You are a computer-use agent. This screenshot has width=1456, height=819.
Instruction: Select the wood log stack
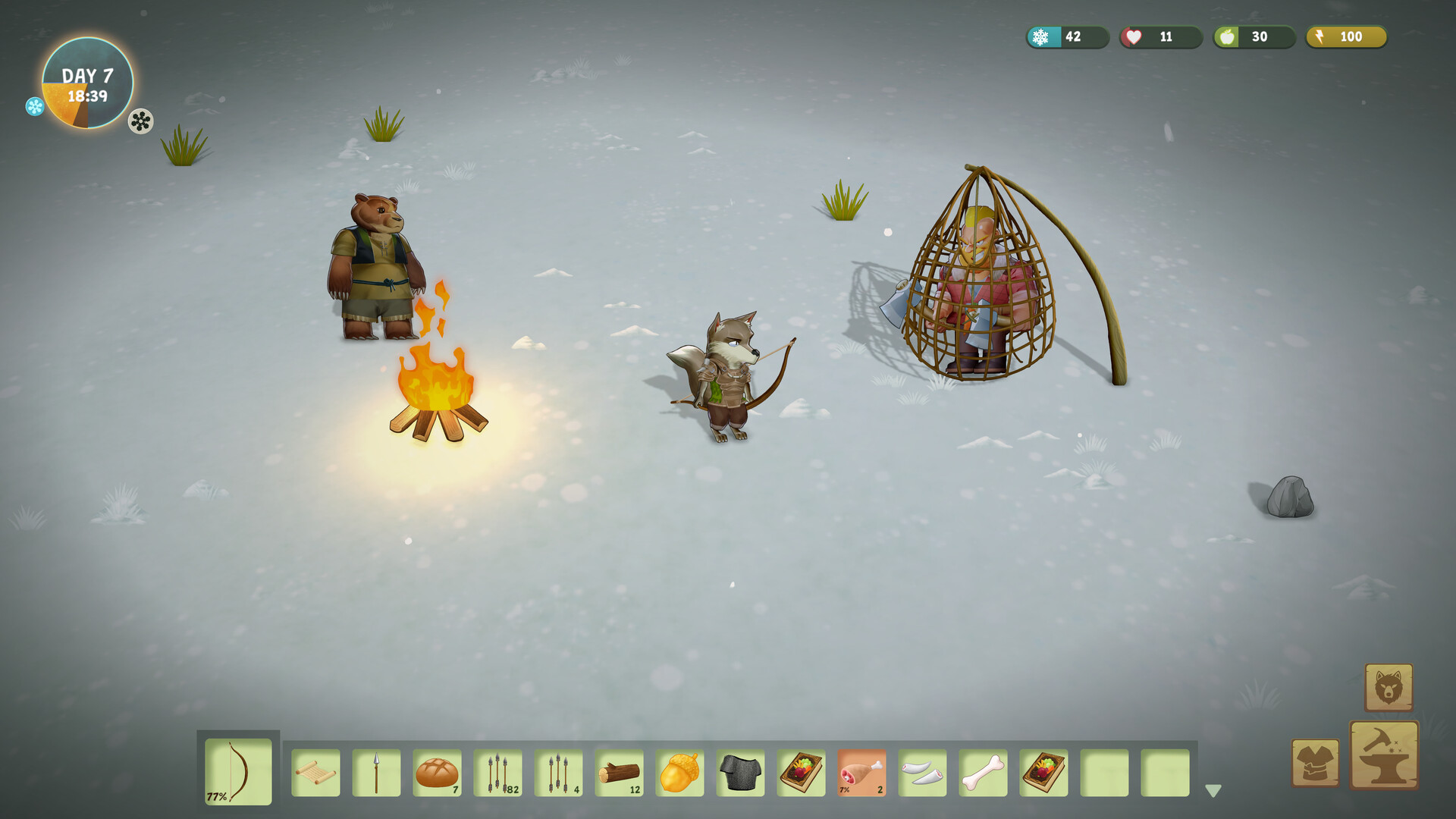pos(619,773)
